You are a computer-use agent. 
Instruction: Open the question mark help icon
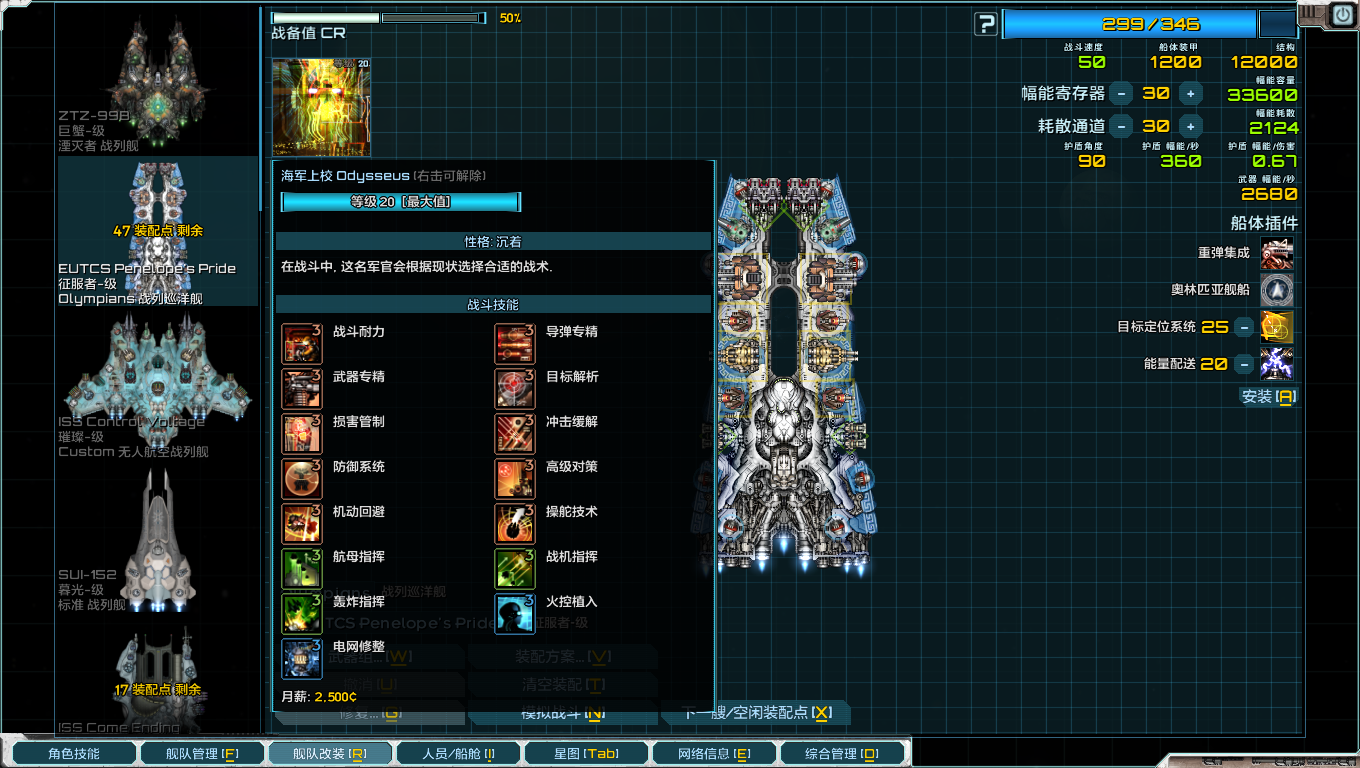point(985,23)
